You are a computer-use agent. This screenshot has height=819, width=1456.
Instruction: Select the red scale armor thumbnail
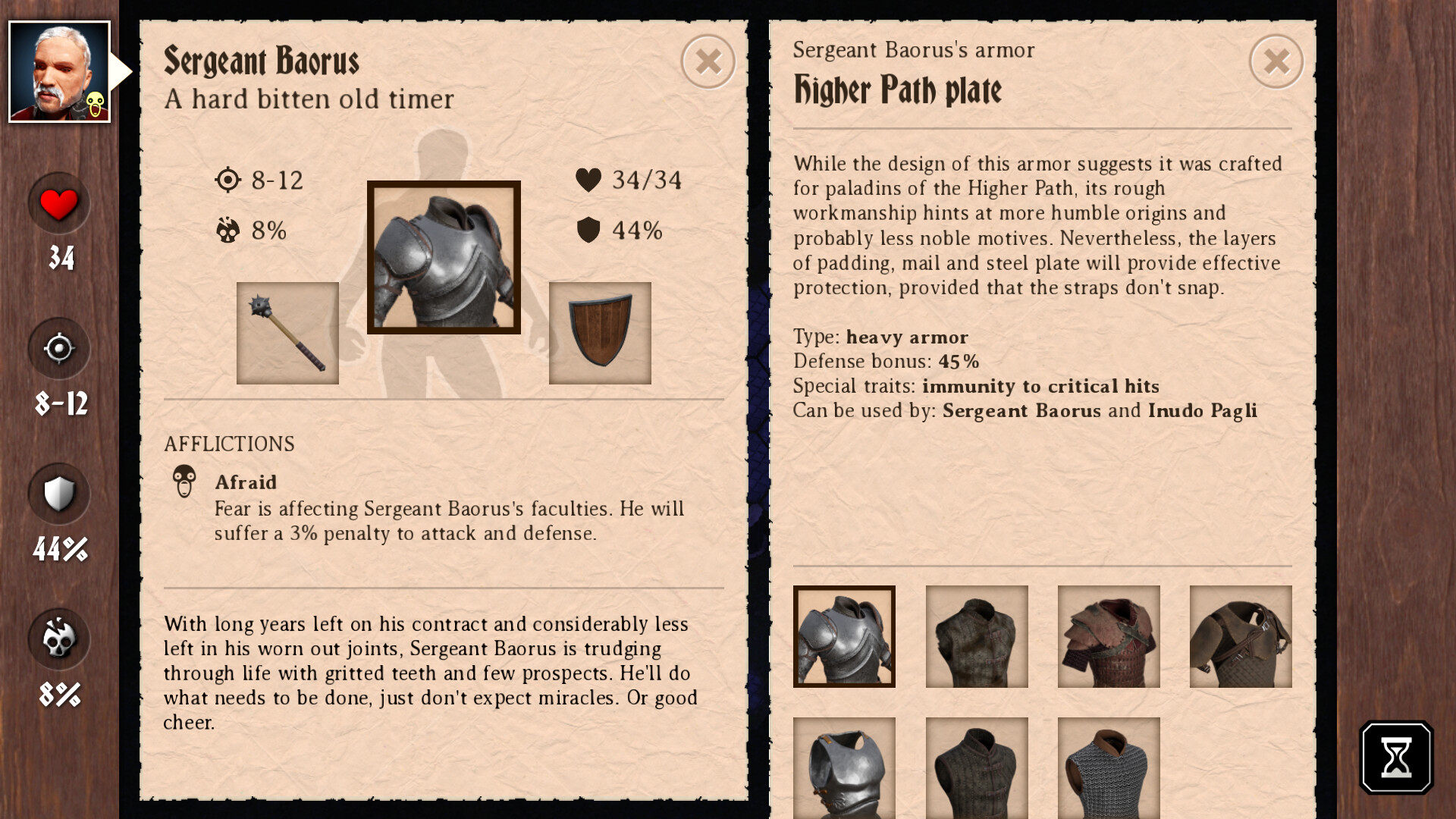[1108, 636]
